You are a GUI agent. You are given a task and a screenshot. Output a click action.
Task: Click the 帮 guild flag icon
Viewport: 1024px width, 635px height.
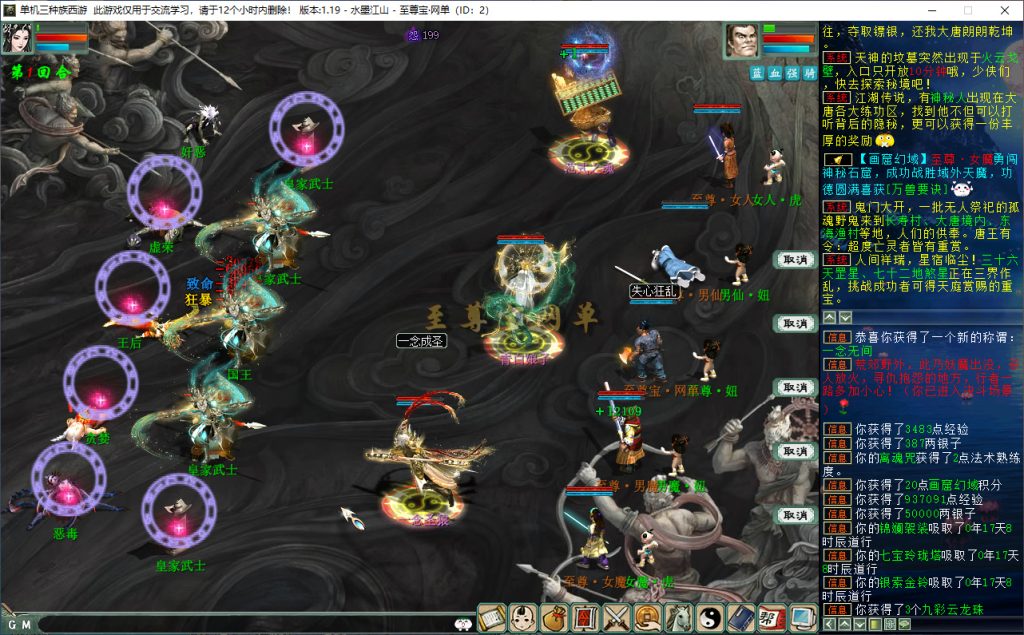pyautogui.click(x=772, y=618)
